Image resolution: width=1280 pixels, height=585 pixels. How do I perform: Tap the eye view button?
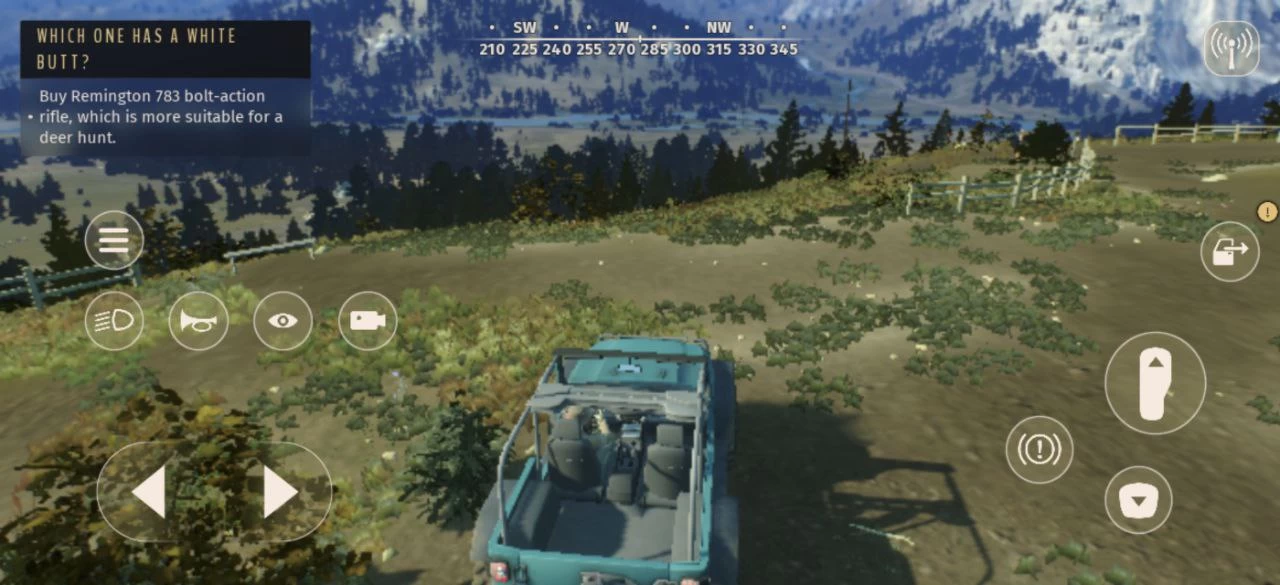coord(283,320)
